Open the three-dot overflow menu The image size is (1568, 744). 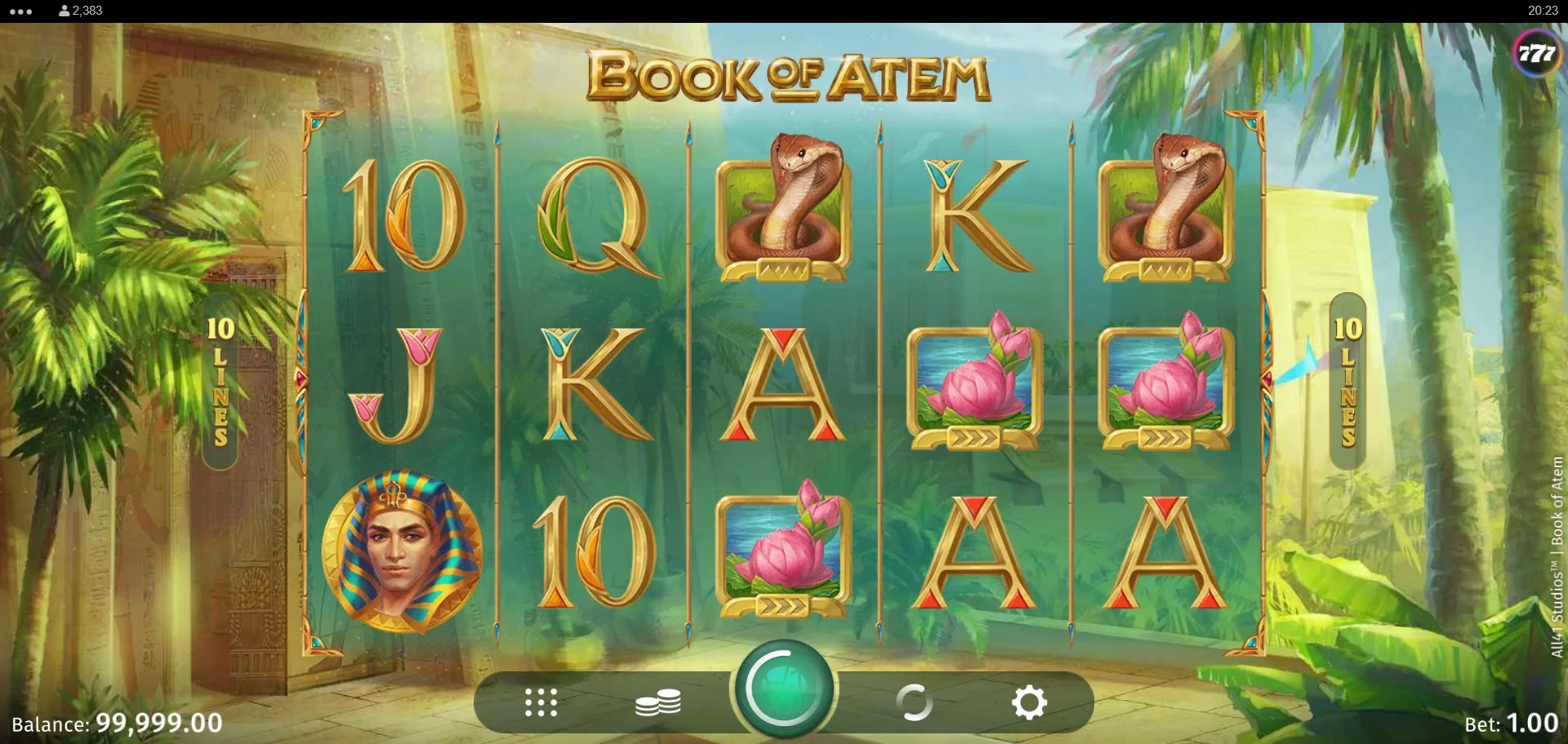point(20,11)
